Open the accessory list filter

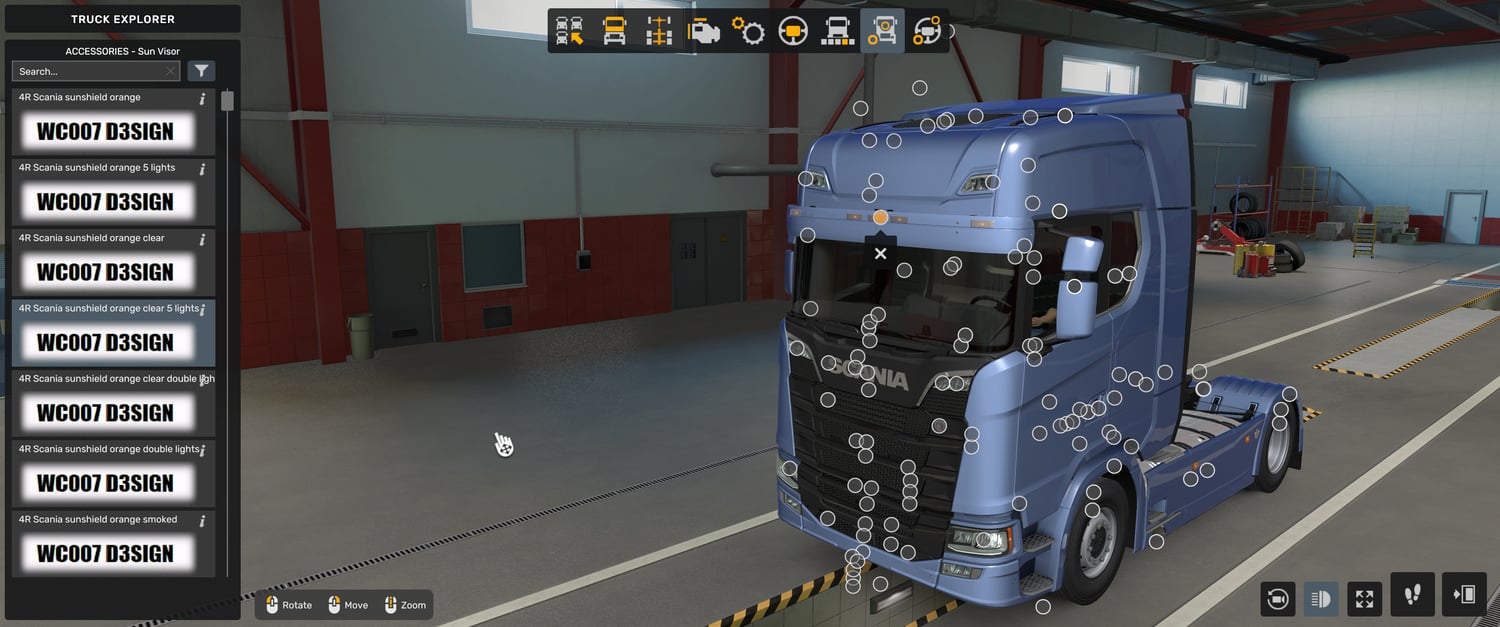(x=201, y=71)
